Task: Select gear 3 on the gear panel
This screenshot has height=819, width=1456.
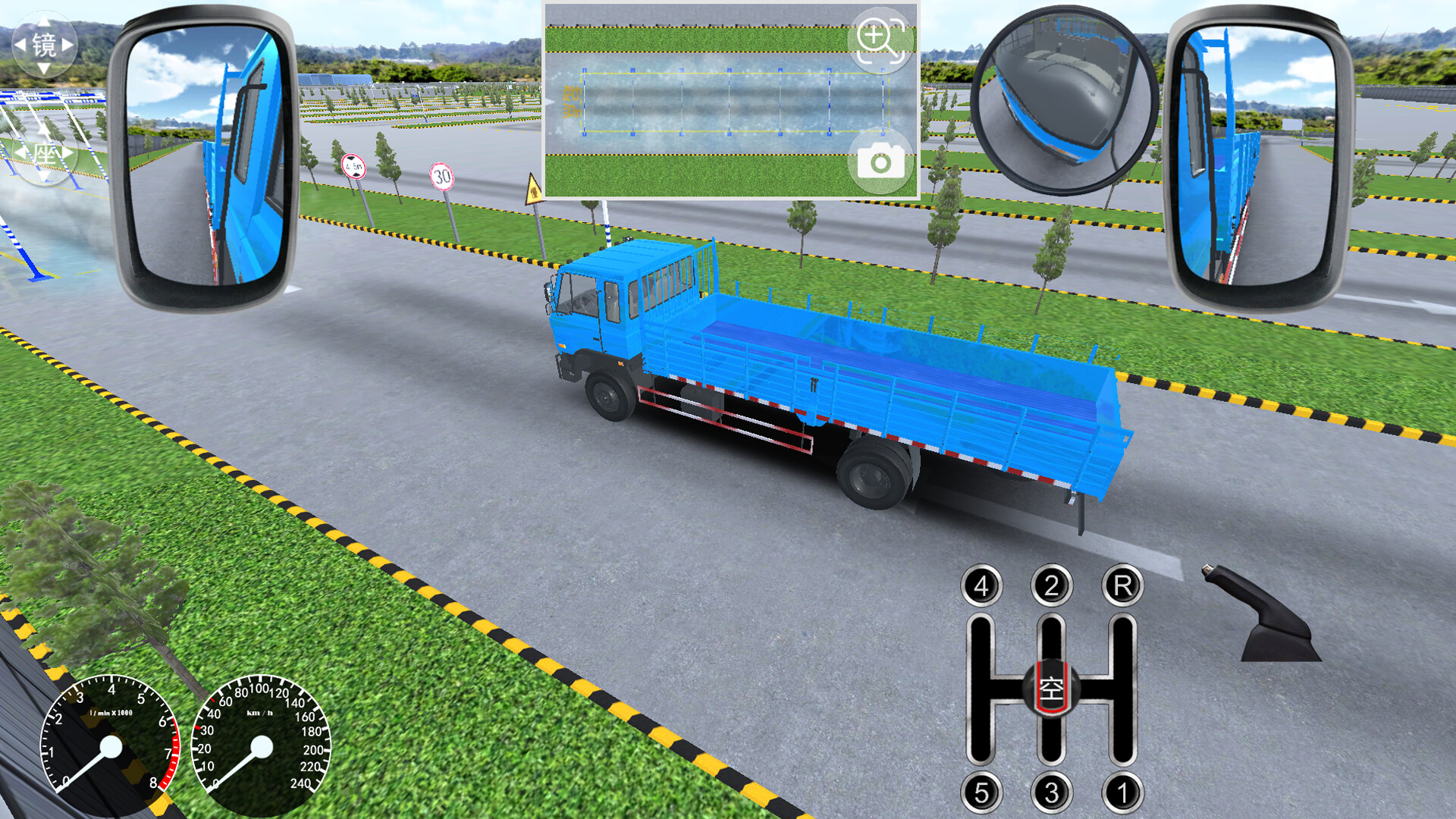Action: pos(1051,793)
